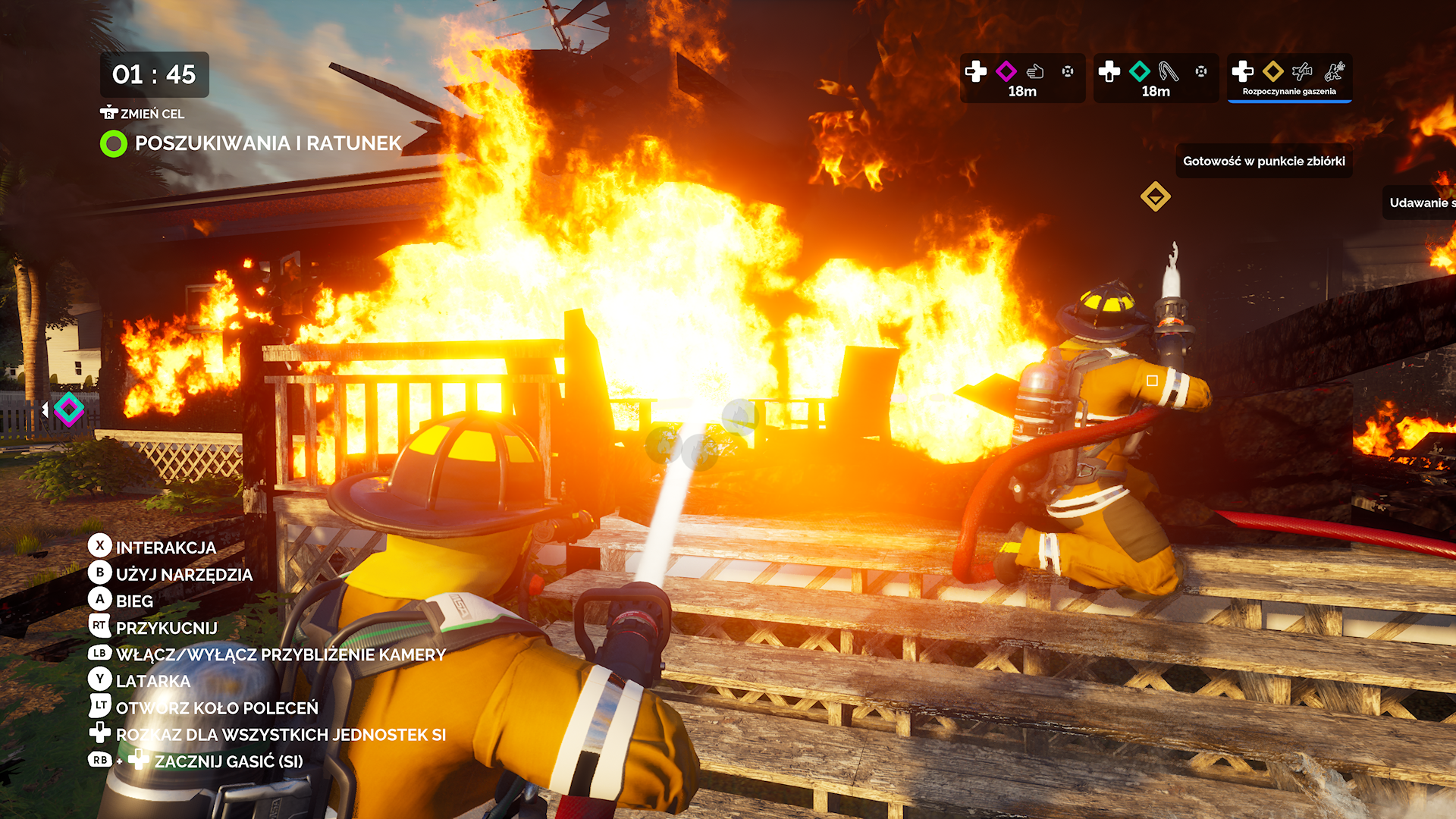This screenshot has height=819, width=1456.
Task: Select the purple diamond squad member icon
Action: coord(1006,71)
